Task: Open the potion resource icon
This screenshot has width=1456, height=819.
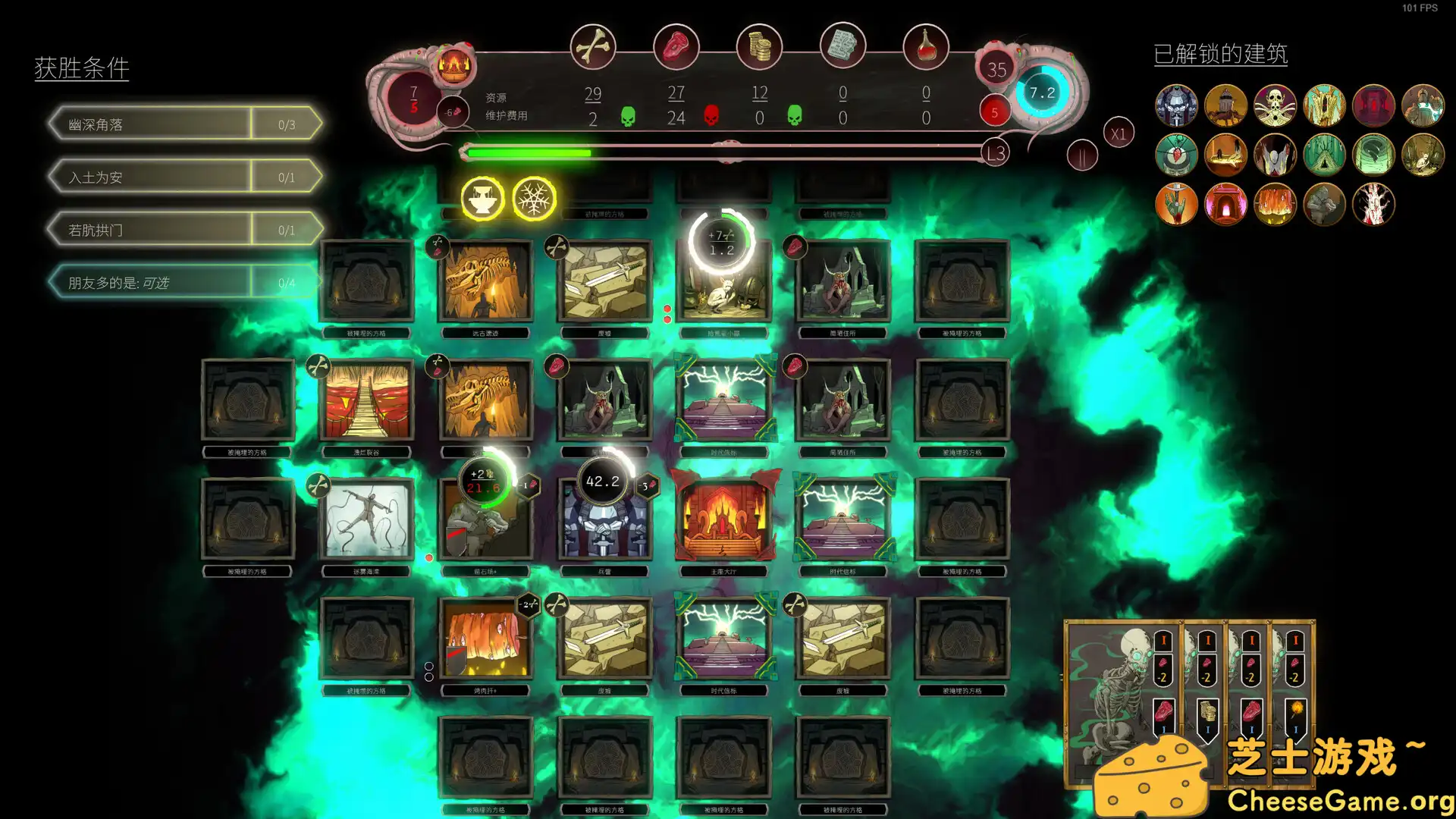Action: (926, 46)
